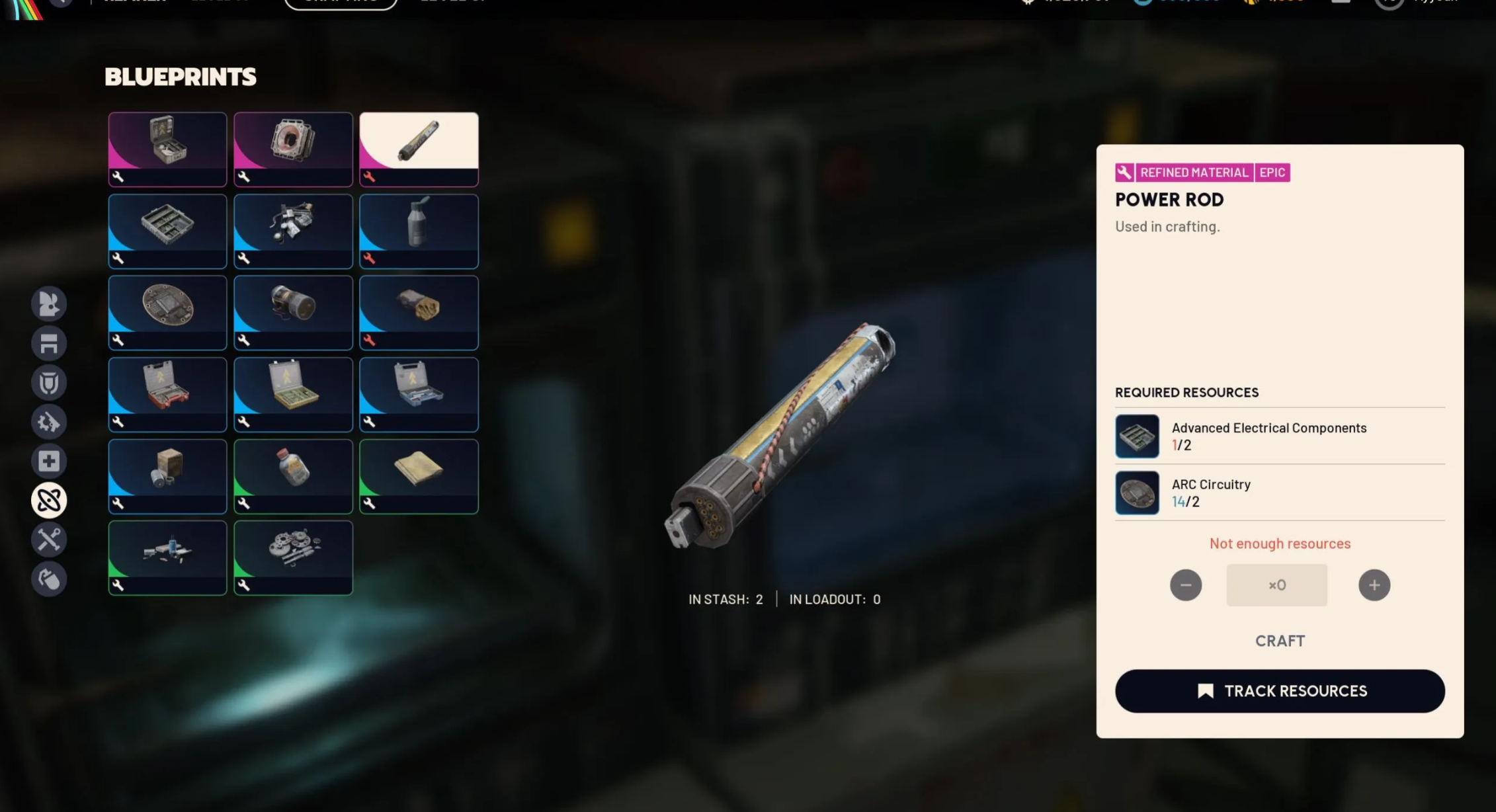Select the gears and mechanical parts blueprint
The image size is (1496, 812).
point(293,557)
